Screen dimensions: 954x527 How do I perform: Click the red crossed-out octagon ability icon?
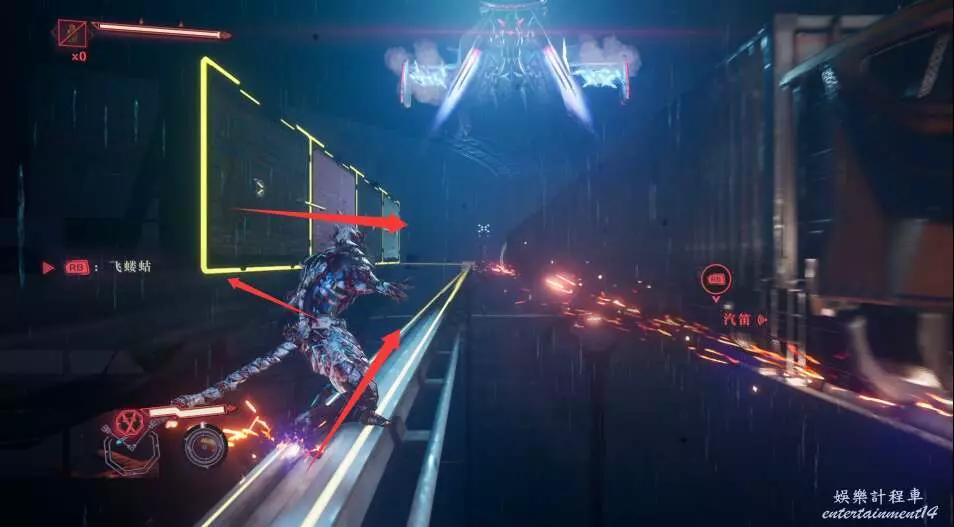click(128, 423)
